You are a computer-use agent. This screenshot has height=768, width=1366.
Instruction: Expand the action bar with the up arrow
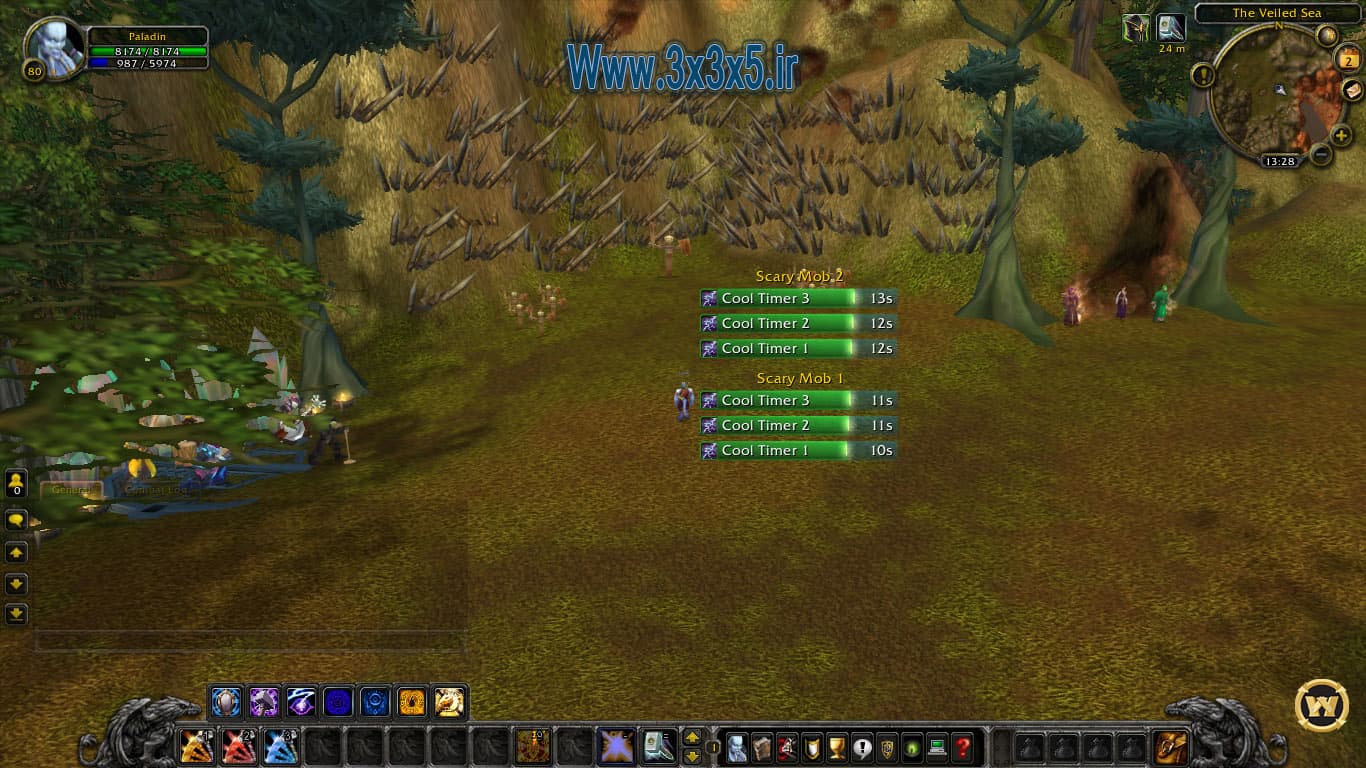(x=694, y=739)
